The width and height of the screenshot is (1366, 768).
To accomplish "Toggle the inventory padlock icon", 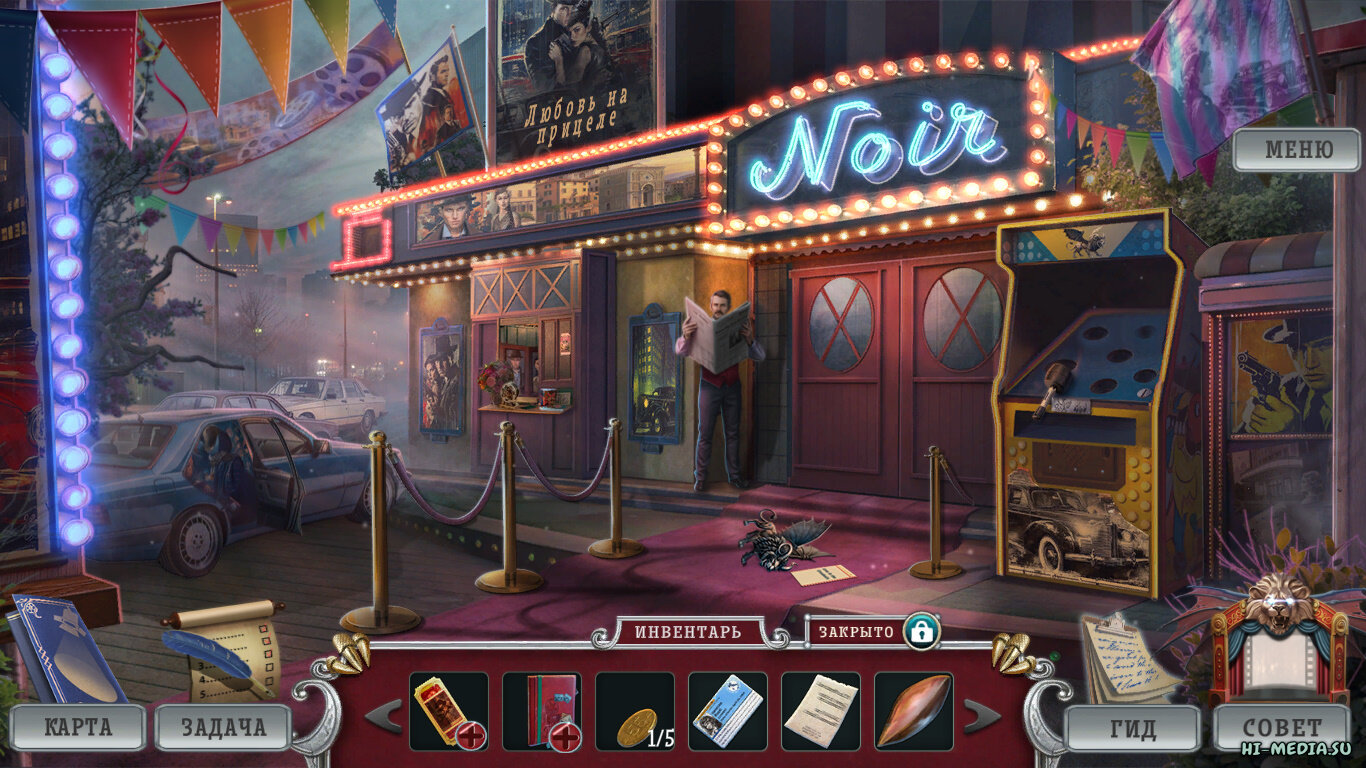I will [921, 631].
